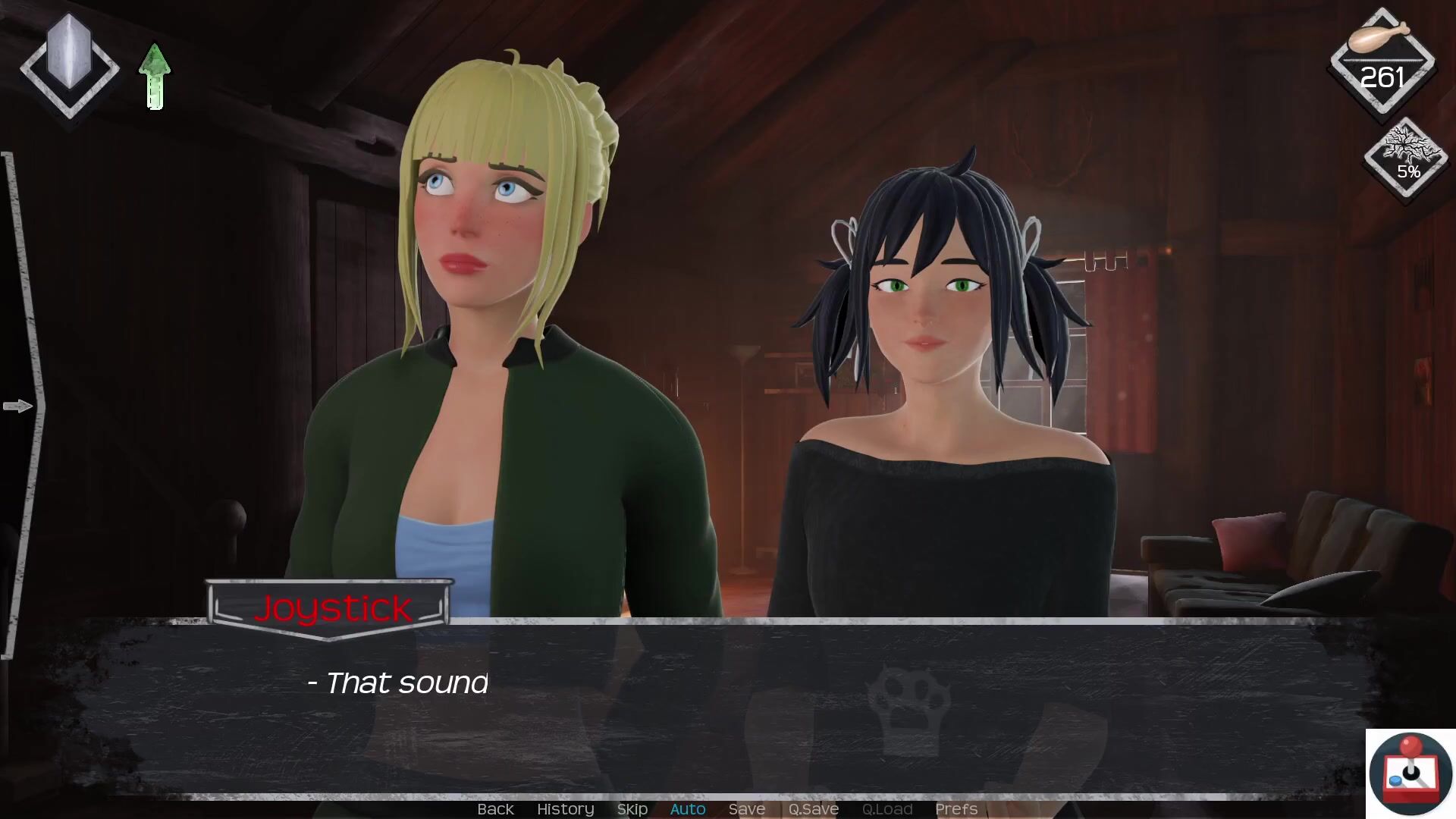Create a quick save with Q.Save
This screenshot has height=819, width=1456.
point(813,809)
